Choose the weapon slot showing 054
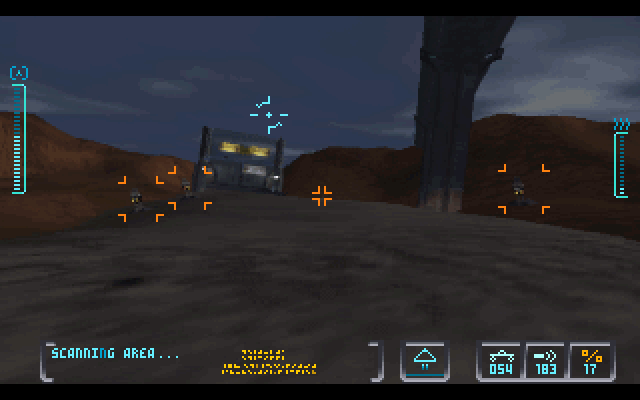This screenshot has width=640, height=400. [x=500, y=360]
